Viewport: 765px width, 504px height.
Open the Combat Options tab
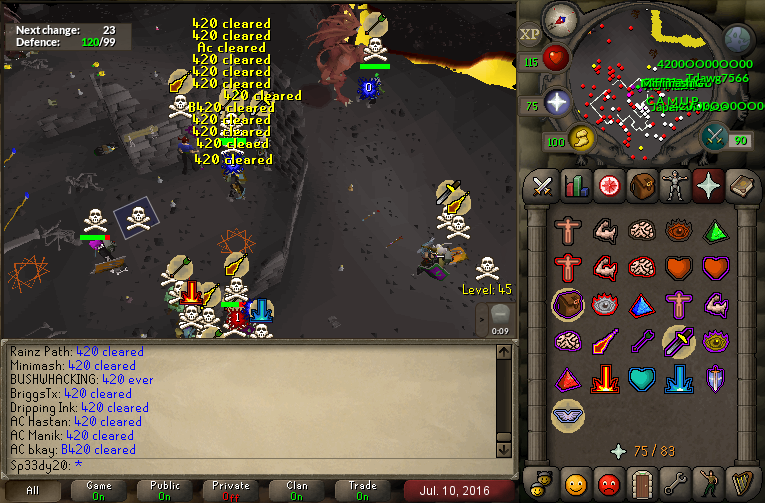542,186
